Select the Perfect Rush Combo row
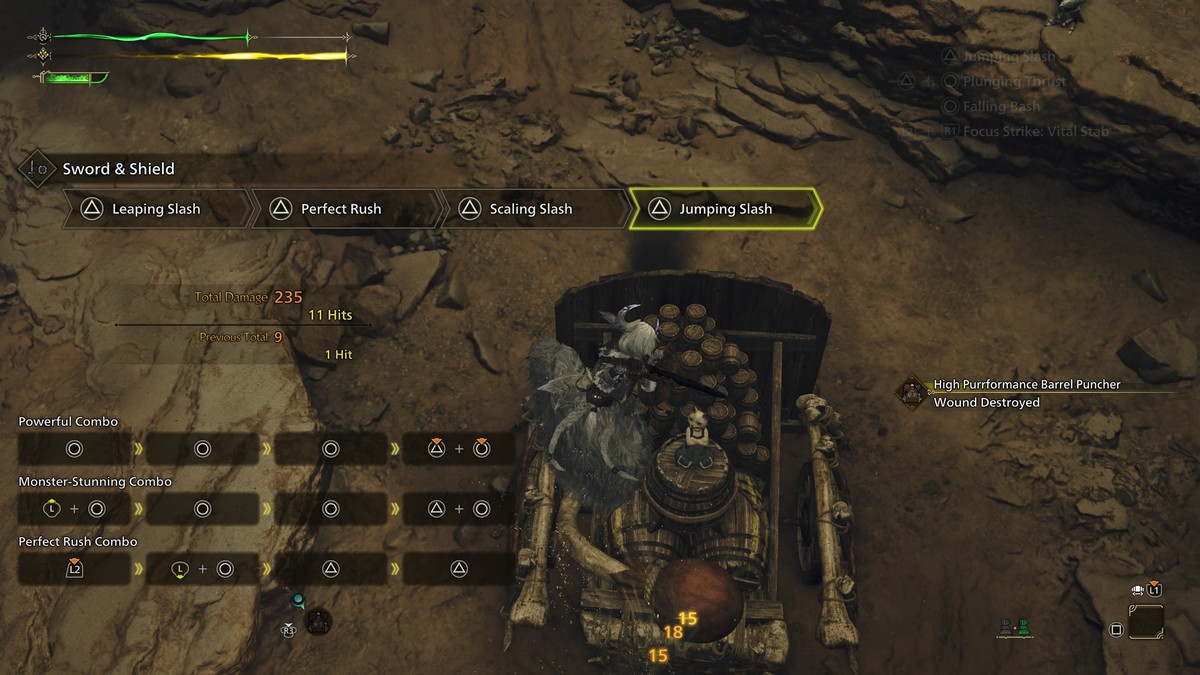1200x675 pixels. coord(78,542)
